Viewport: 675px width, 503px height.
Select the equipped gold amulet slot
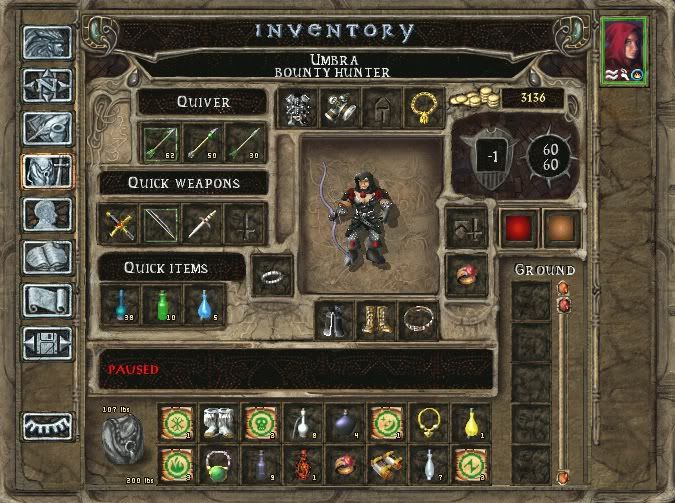click(423, 107)
